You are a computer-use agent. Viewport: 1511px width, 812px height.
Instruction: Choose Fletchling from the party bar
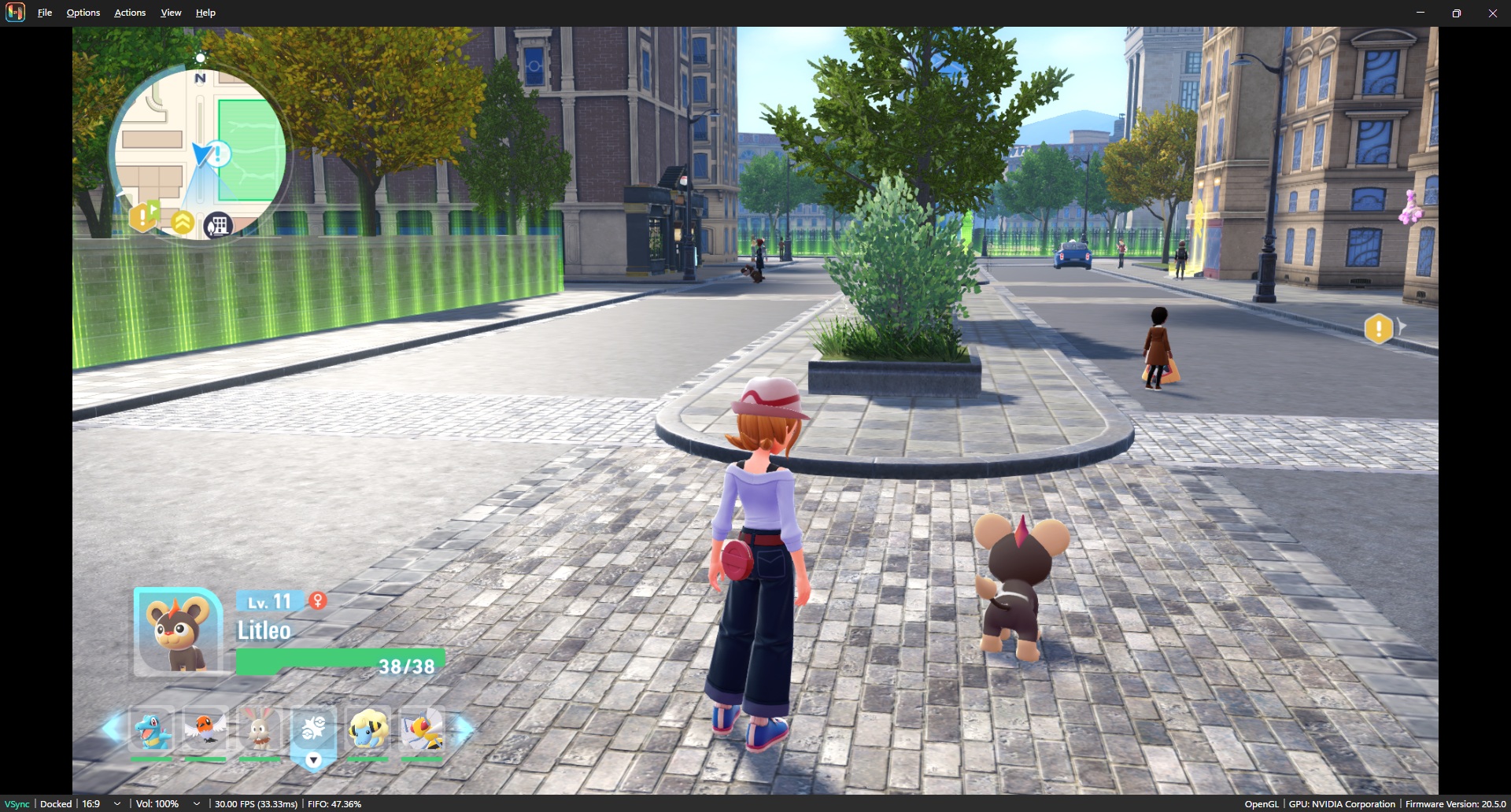pyautogui.click(x=205, y=730)
